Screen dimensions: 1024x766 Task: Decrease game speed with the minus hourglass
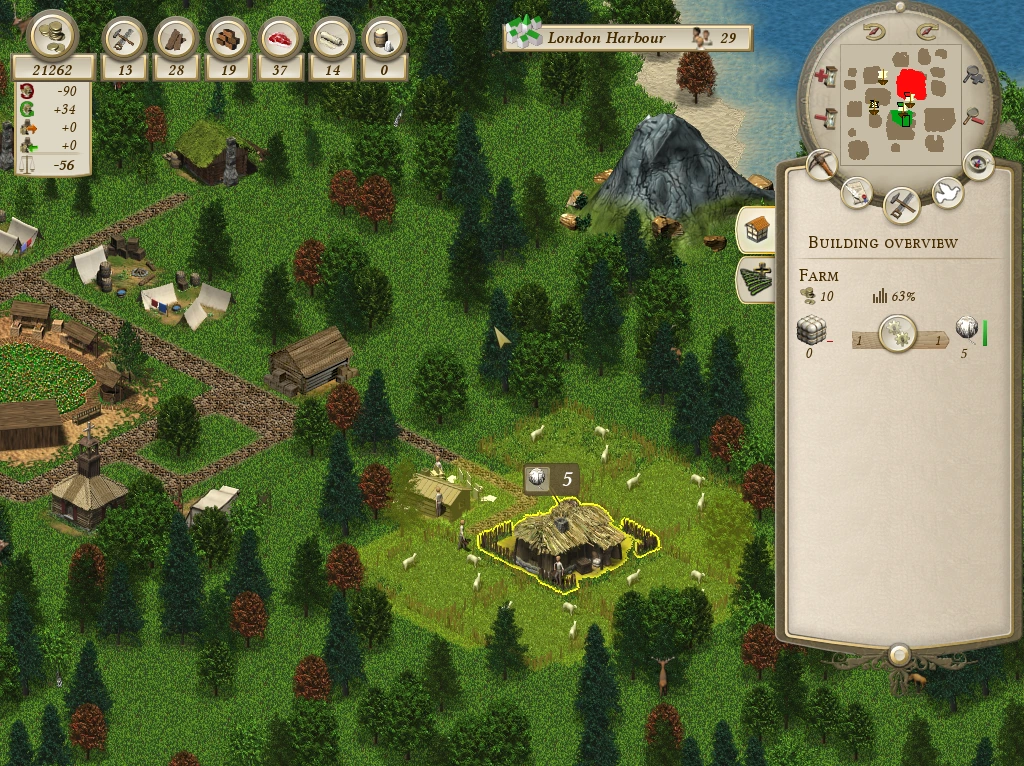tap(826, 118)
